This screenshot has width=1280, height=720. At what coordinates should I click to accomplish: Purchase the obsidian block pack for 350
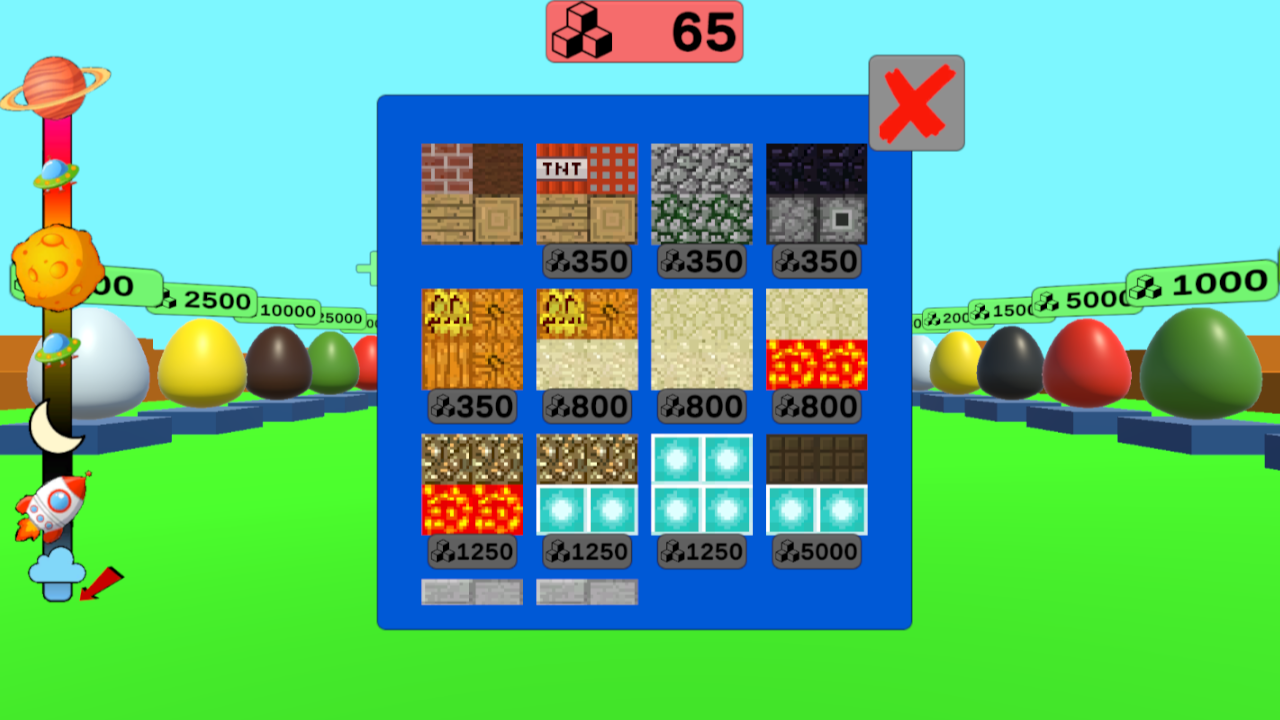(815, 192)
